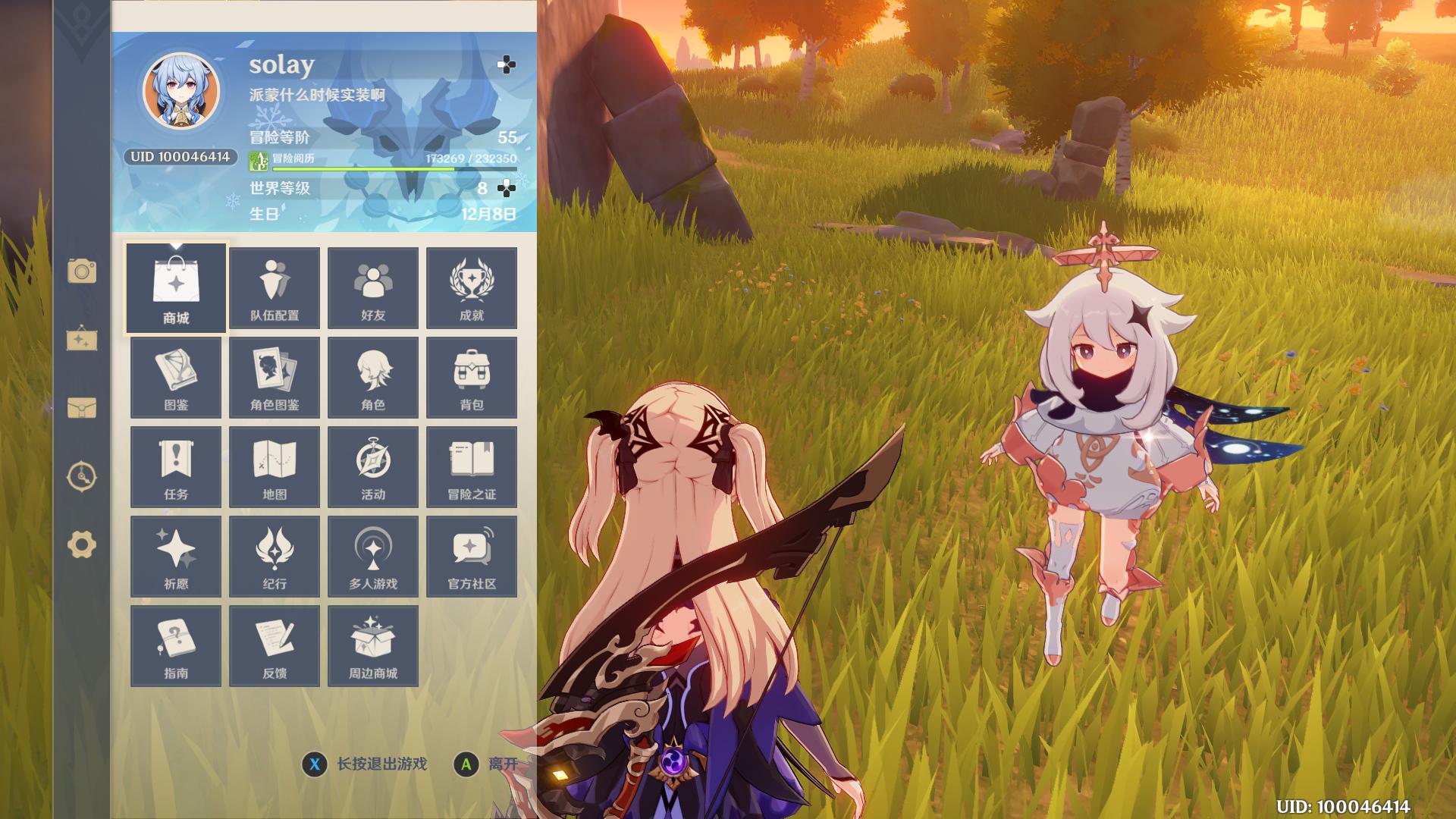The image size is (1456, 819).
Task: Open the 活动 events menu
Action: coord(373,467)
